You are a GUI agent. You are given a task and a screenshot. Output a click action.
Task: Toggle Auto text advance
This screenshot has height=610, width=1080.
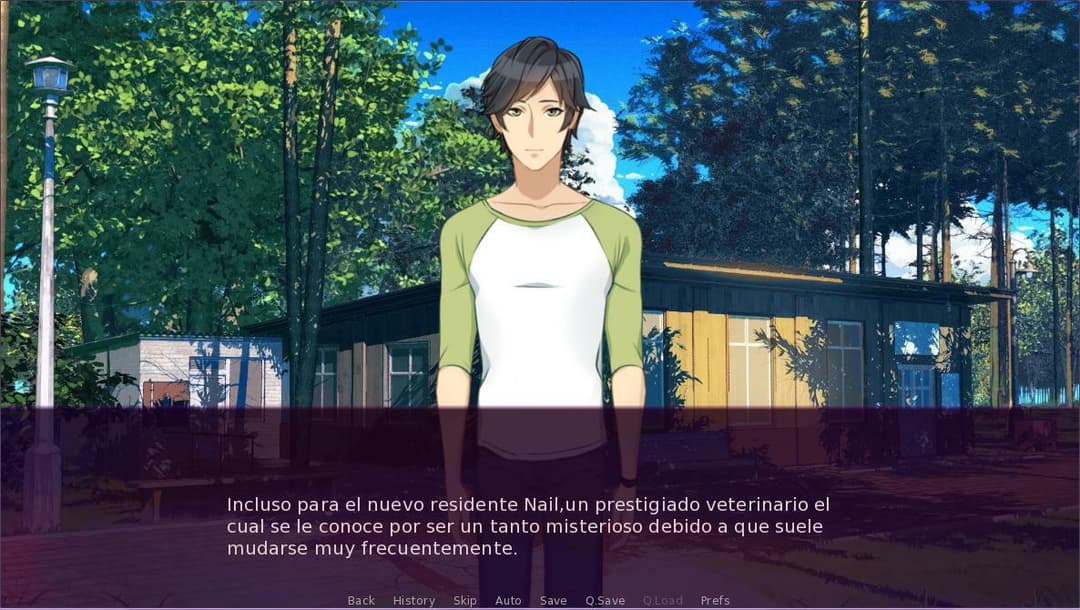coord(508,600)
